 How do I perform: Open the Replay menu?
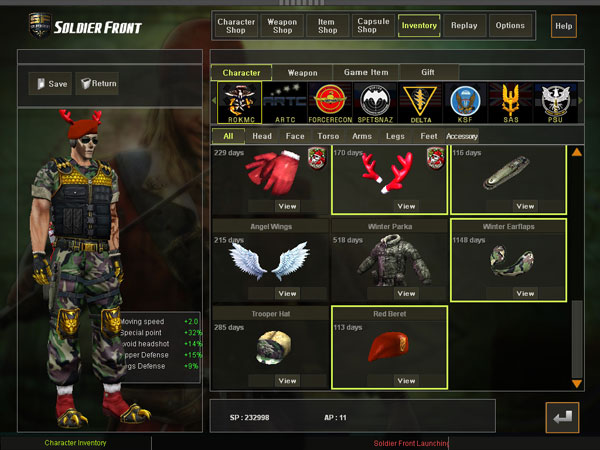click(464, 25)
